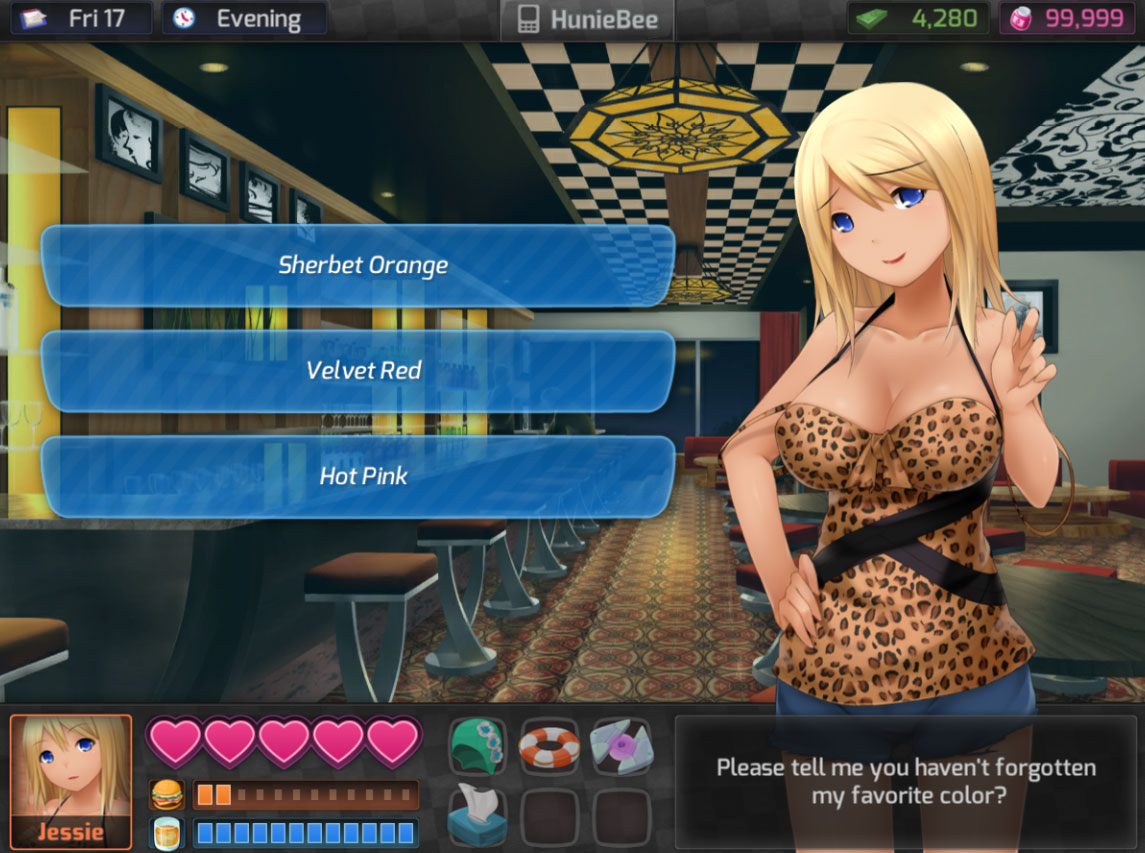This screenshot has height=853, width=1145.
Task: Select the purple gem fan item
Action: [620, 746]
